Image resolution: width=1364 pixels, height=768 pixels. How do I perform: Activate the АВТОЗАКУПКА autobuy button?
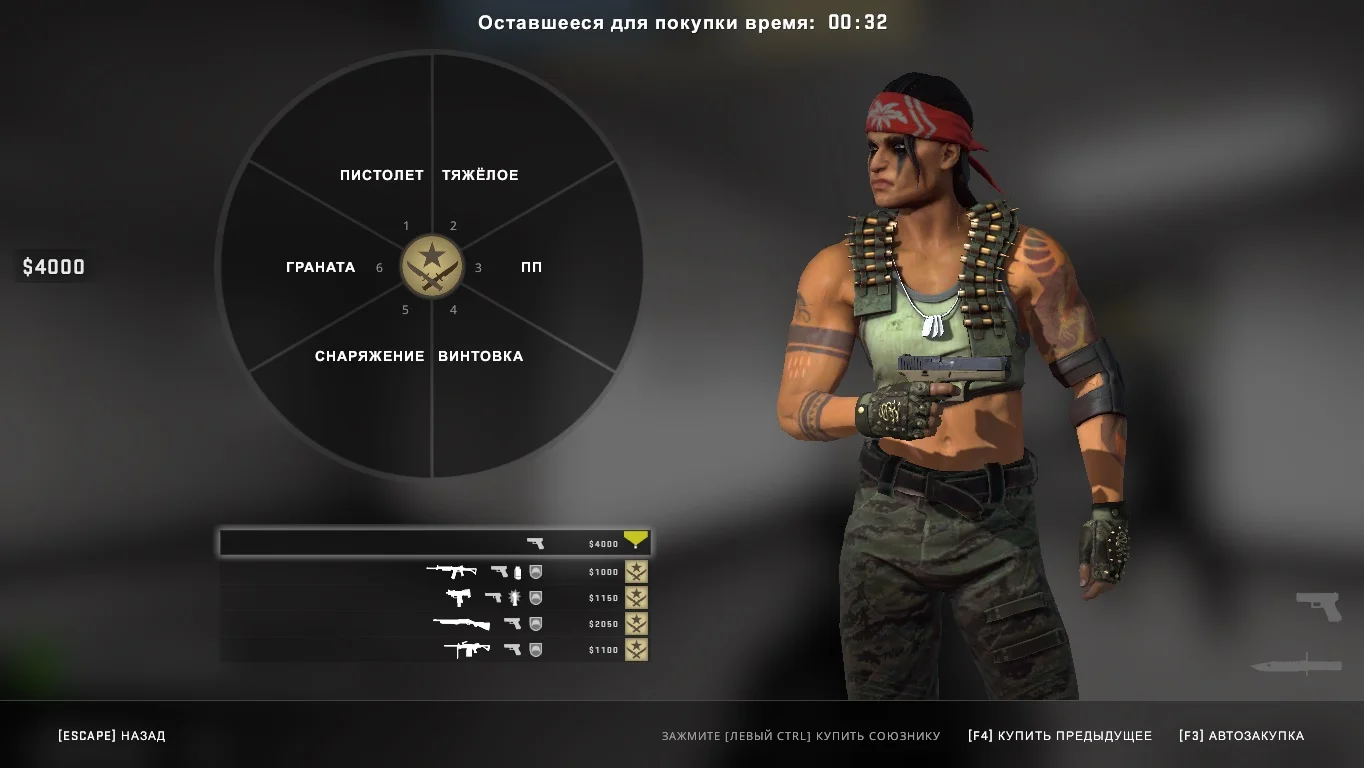pyautogui.click(x=1241, y=736)
